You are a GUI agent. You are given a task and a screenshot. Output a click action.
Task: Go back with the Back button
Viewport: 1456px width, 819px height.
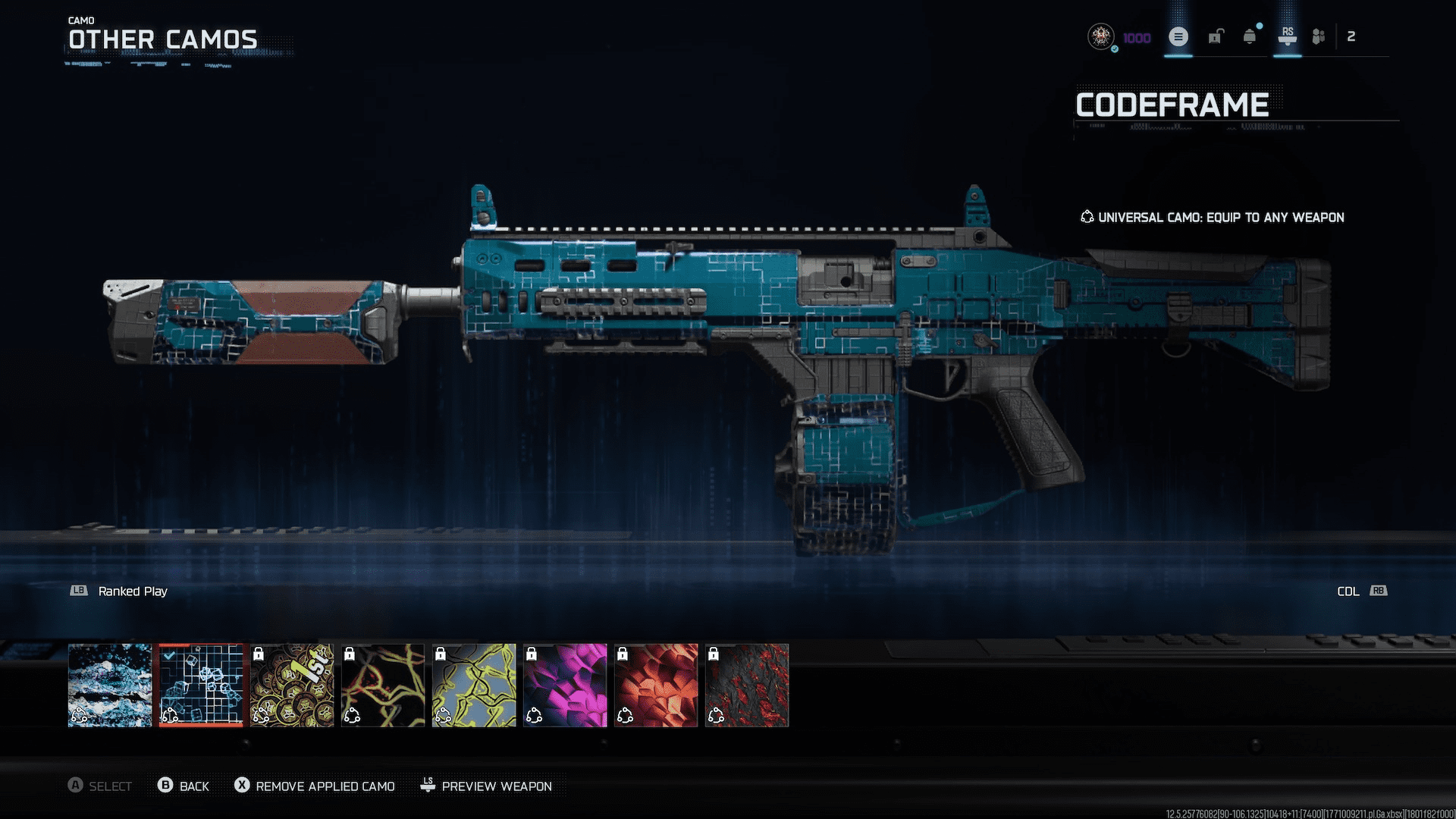pos(184,786)
